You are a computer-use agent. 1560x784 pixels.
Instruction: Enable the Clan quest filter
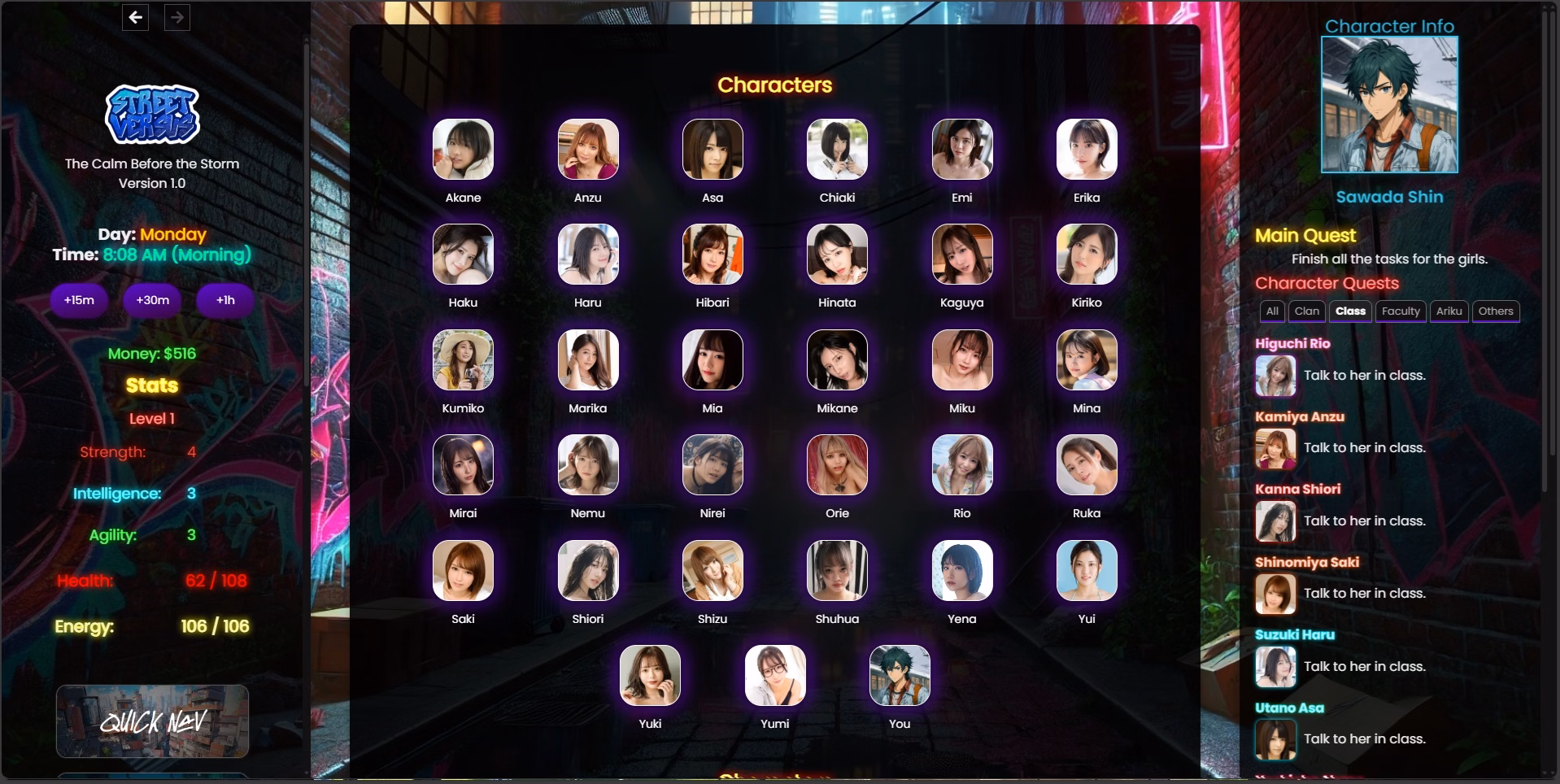1307,311
